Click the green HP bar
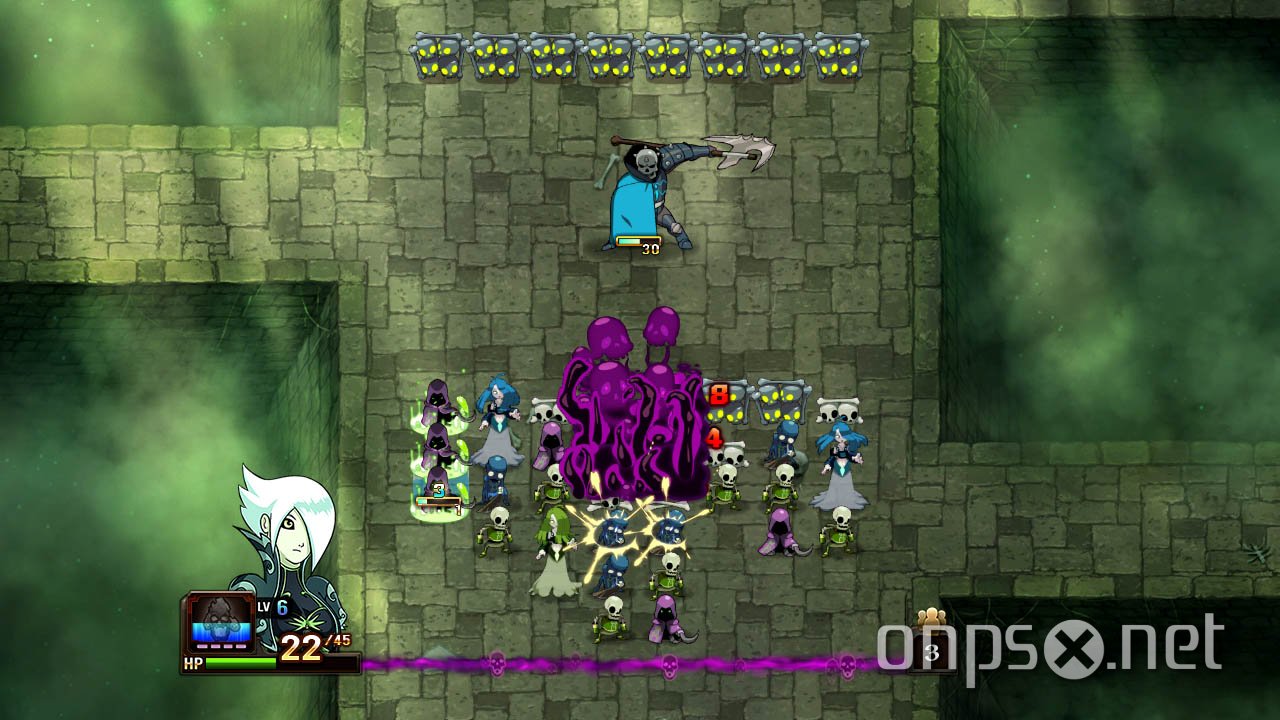This screenshot has height=720, width=1280. click(x=240, y=661)
